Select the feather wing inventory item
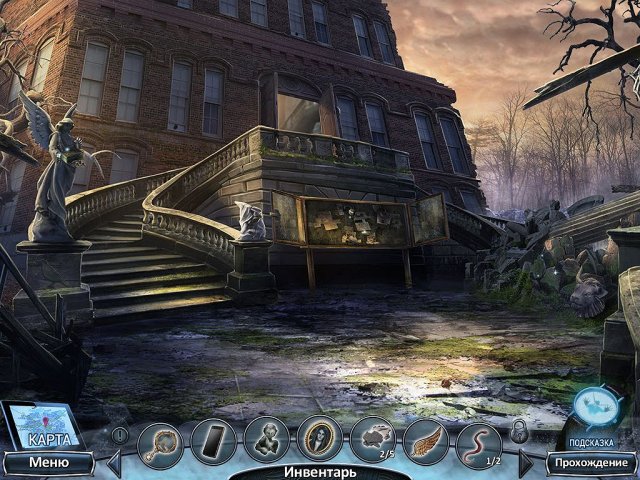This screenshot has height=480, width=640. coord(425,440)
